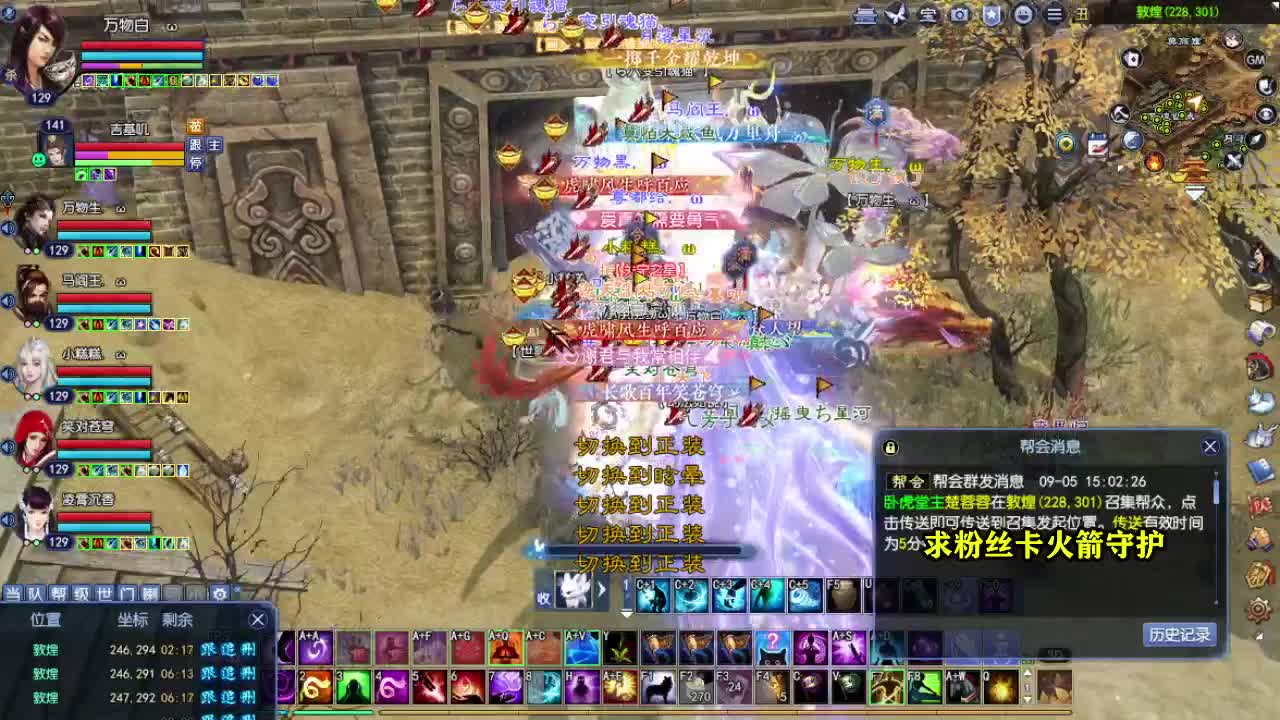Viewport: 1280px width, 720px height.
Task: Toggle the lock icon on 帮会消息 panel
Action: coord(890,447)
